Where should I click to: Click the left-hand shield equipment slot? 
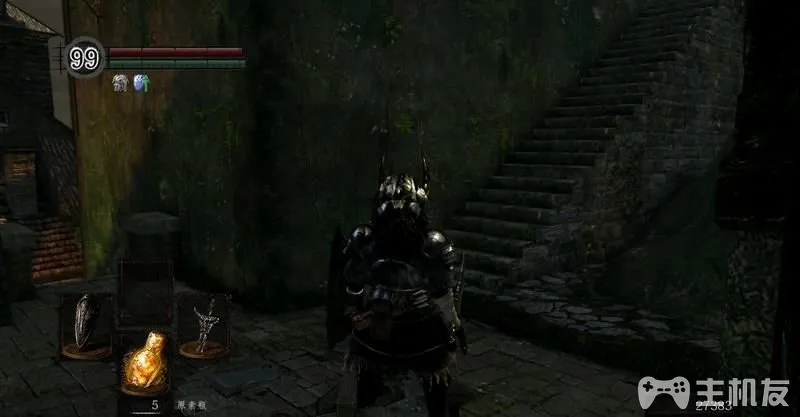[86, 322]
